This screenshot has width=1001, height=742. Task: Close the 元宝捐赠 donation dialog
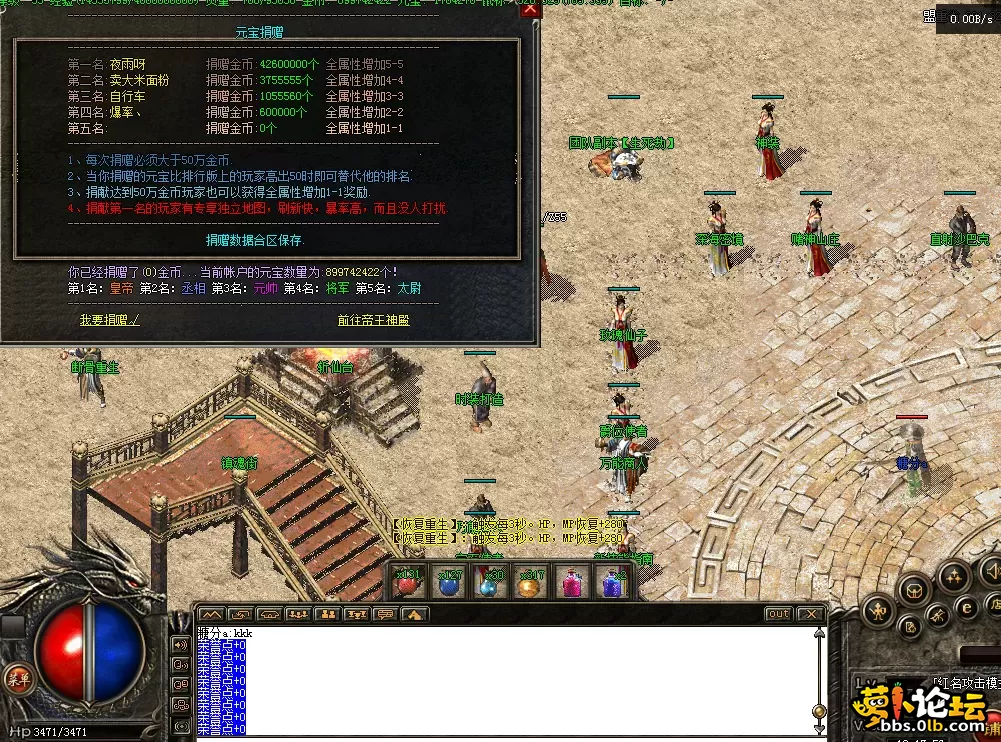tap(530, 9)
